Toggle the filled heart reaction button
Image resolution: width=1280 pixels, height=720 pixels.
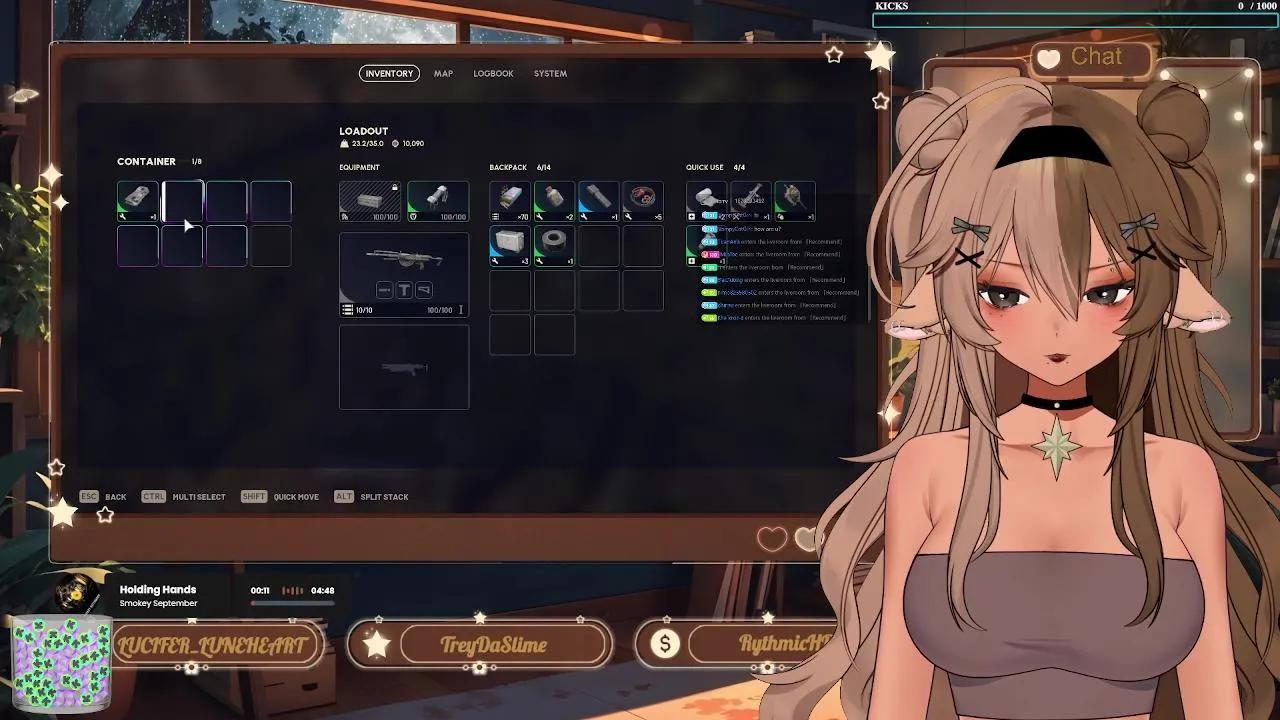[806, 538]
